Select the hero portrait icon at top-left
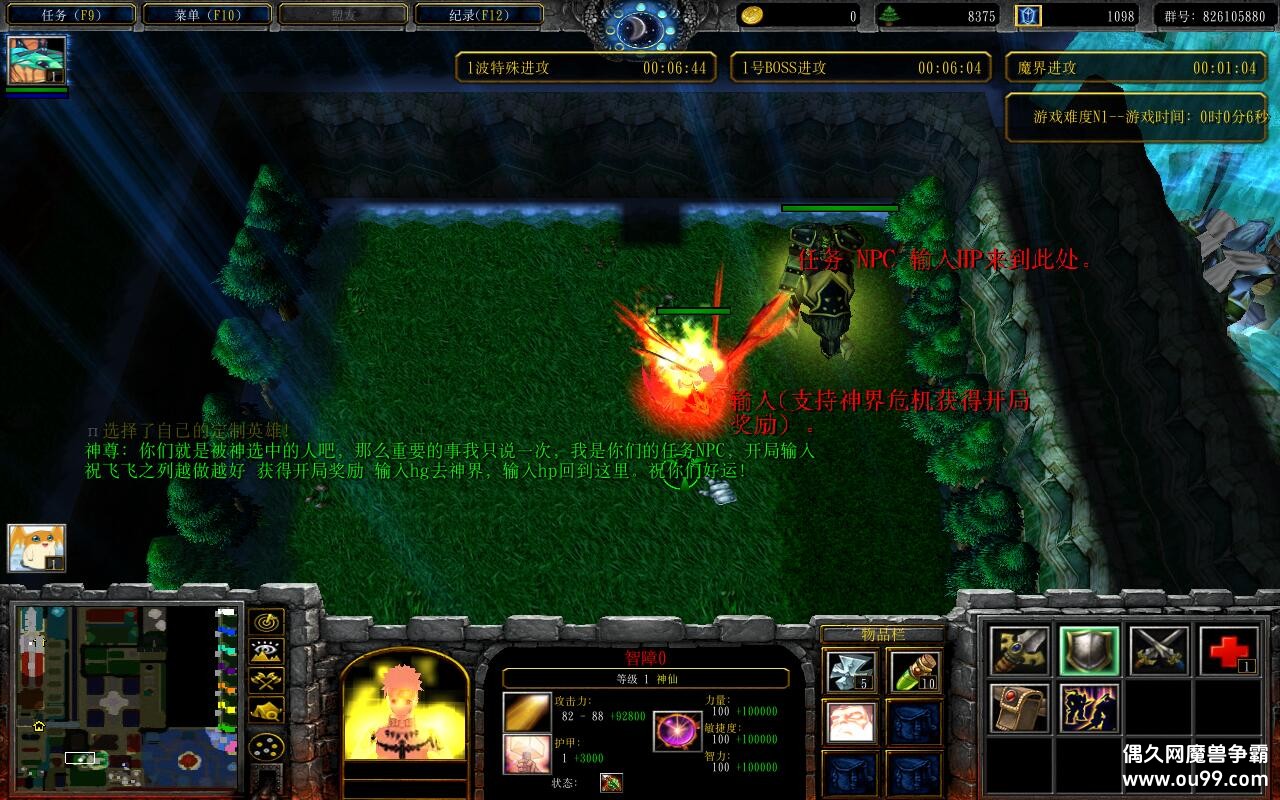This screenshot has height=800, width=1280. 37,60
